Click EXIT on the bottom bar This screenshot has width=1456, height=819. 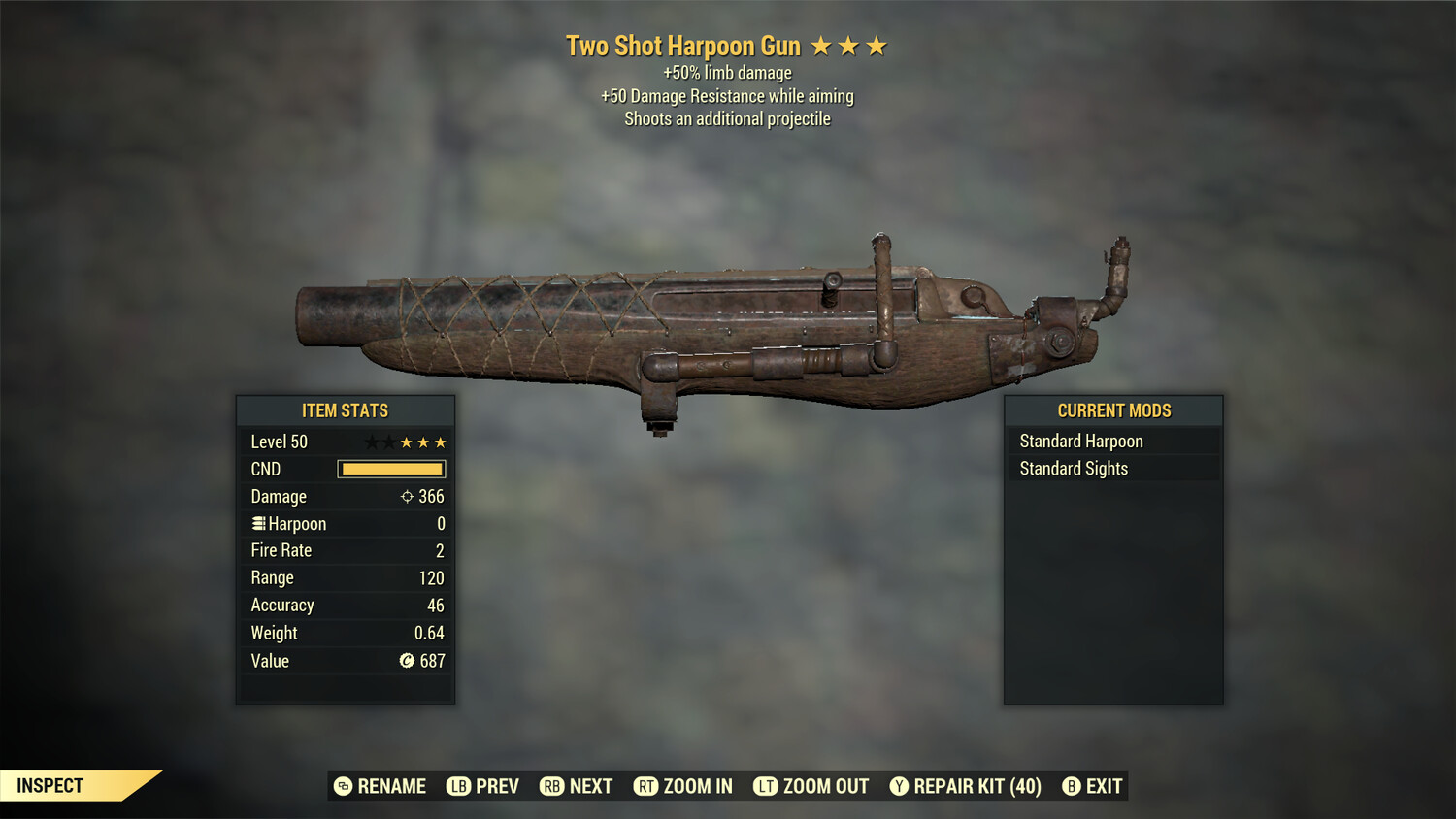pyautogui.click(x=1105, y=786)
